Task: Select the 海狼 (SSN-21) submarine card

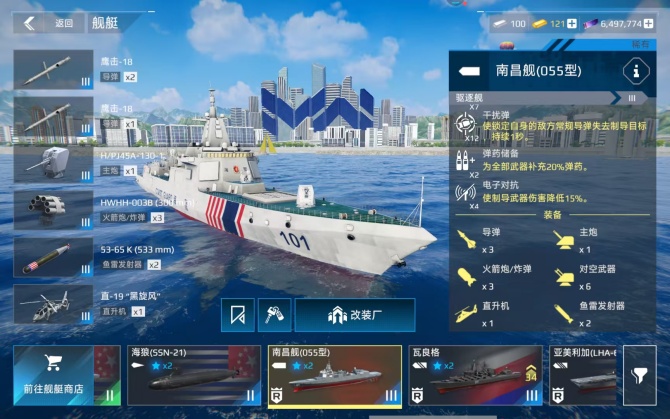Action: (x=180, y=375)
